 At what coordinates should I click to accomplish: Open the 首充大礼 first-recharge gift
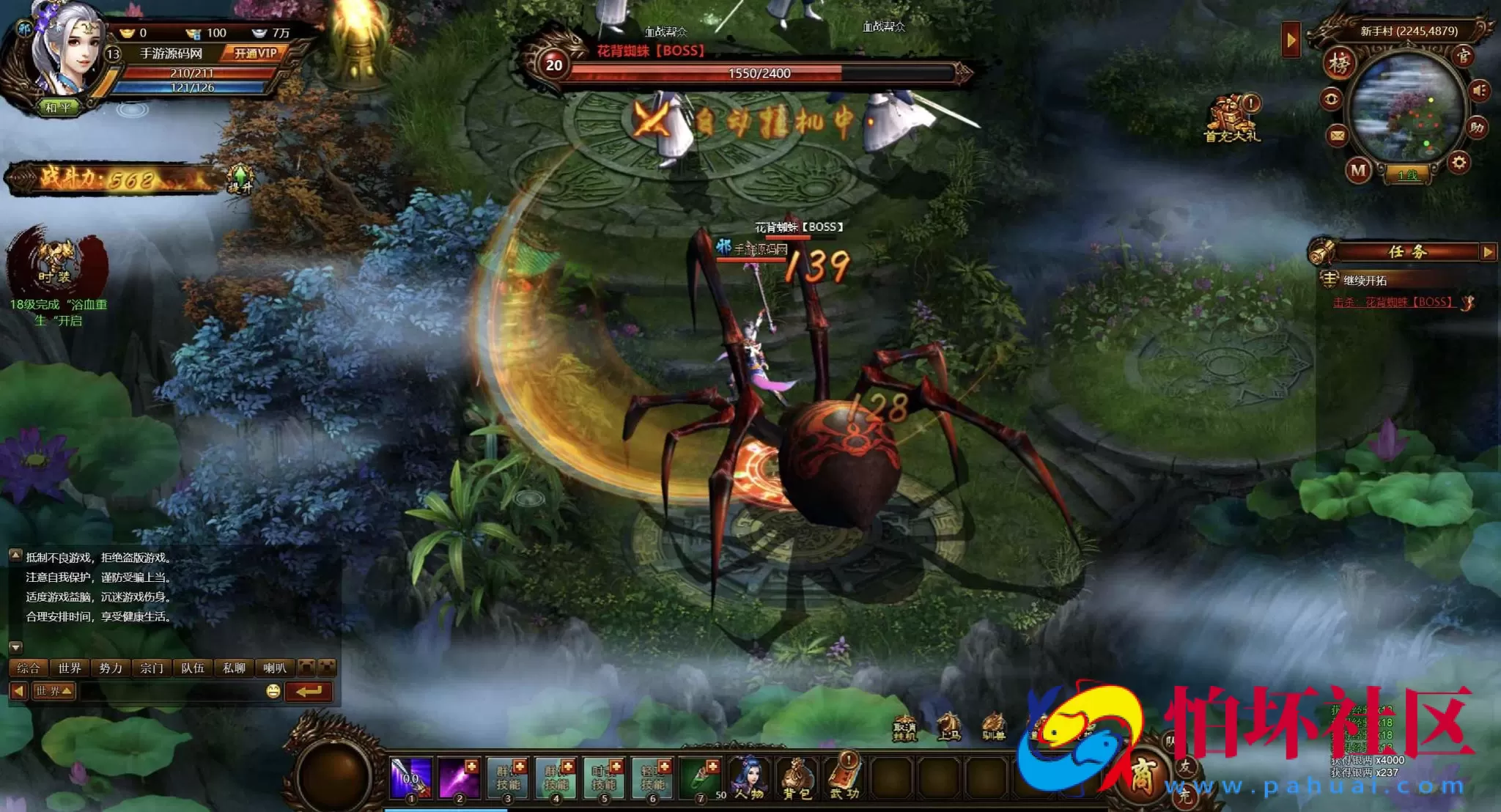1232,119
